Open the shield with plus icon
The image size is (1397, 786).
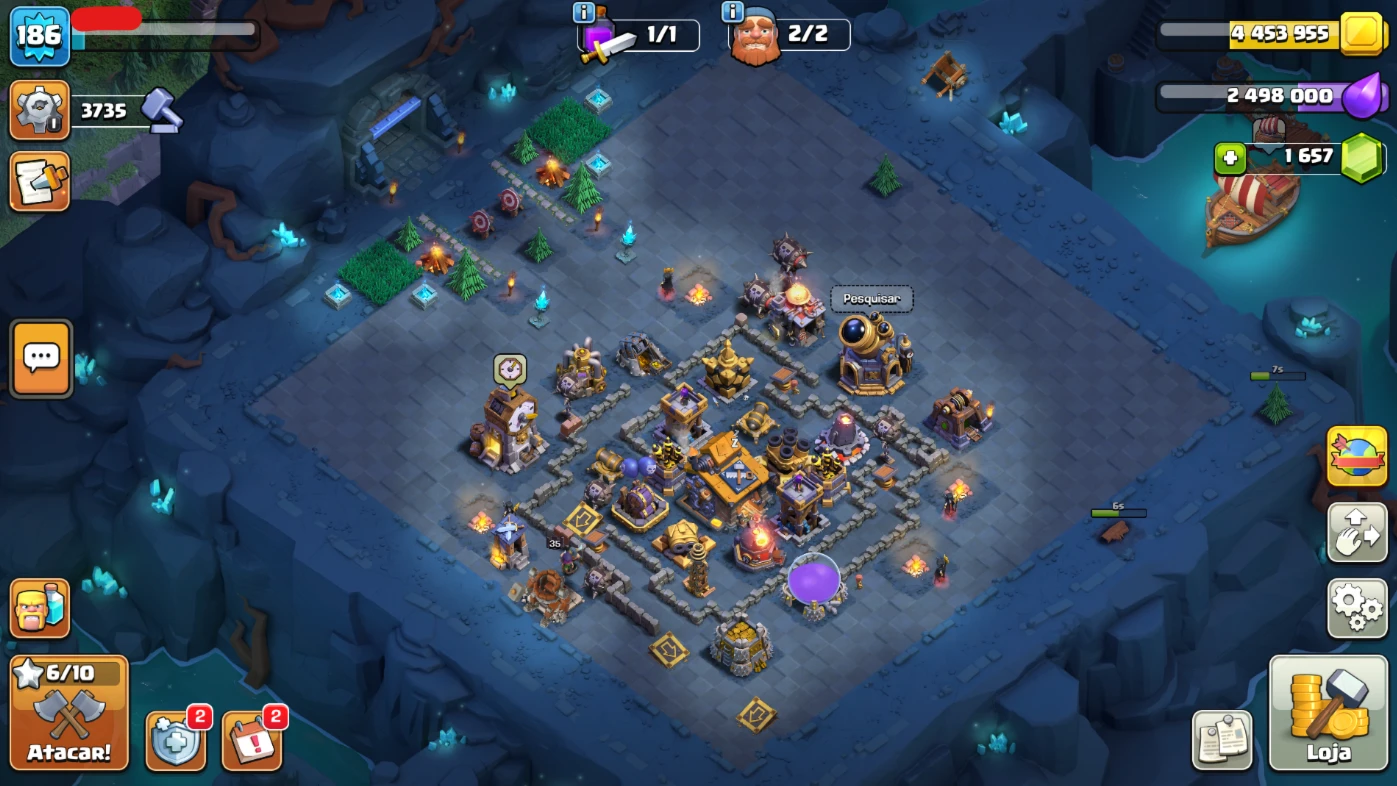tap(176, 741)
